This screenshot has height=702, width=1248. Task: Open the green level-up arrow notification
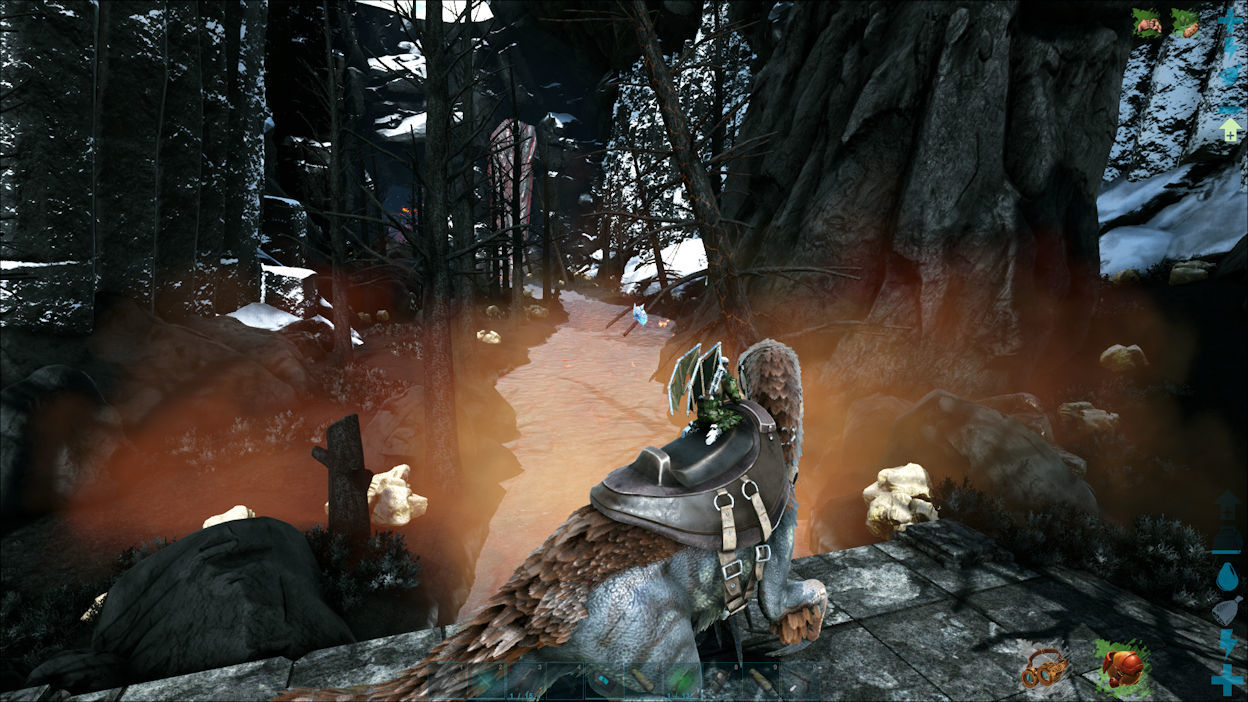click(x=1229, y=129)
